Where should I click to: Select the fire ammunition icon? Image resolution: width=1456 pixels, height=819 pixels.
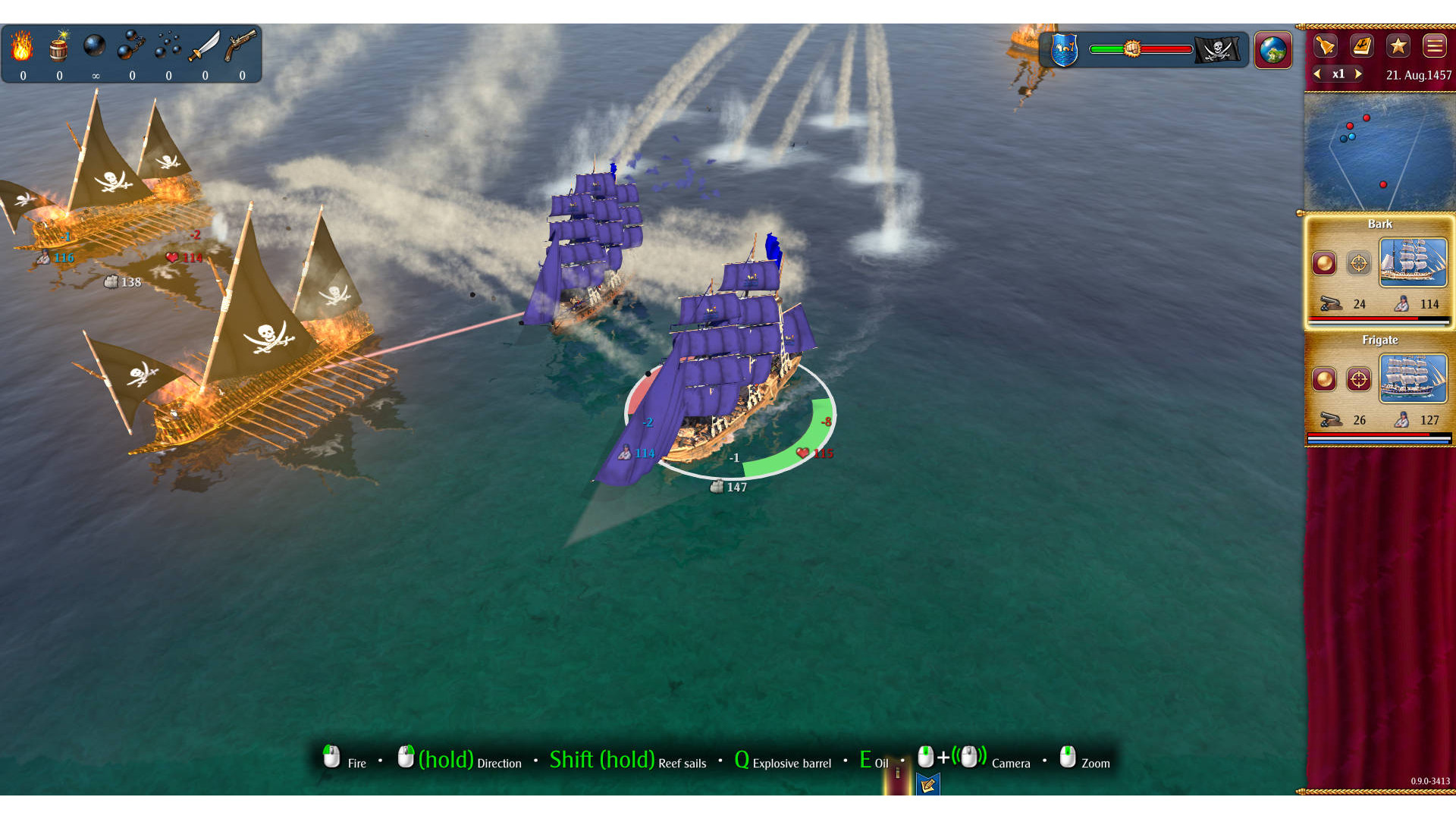(x=22, y=47)
